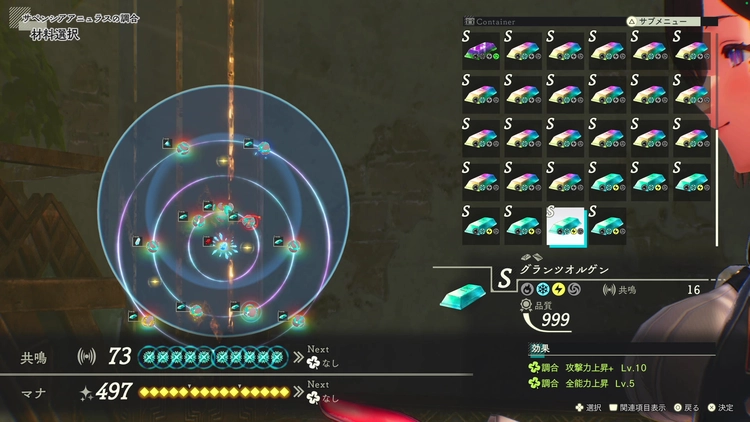Select the central core of the synthesis circle

coord(222,245)
